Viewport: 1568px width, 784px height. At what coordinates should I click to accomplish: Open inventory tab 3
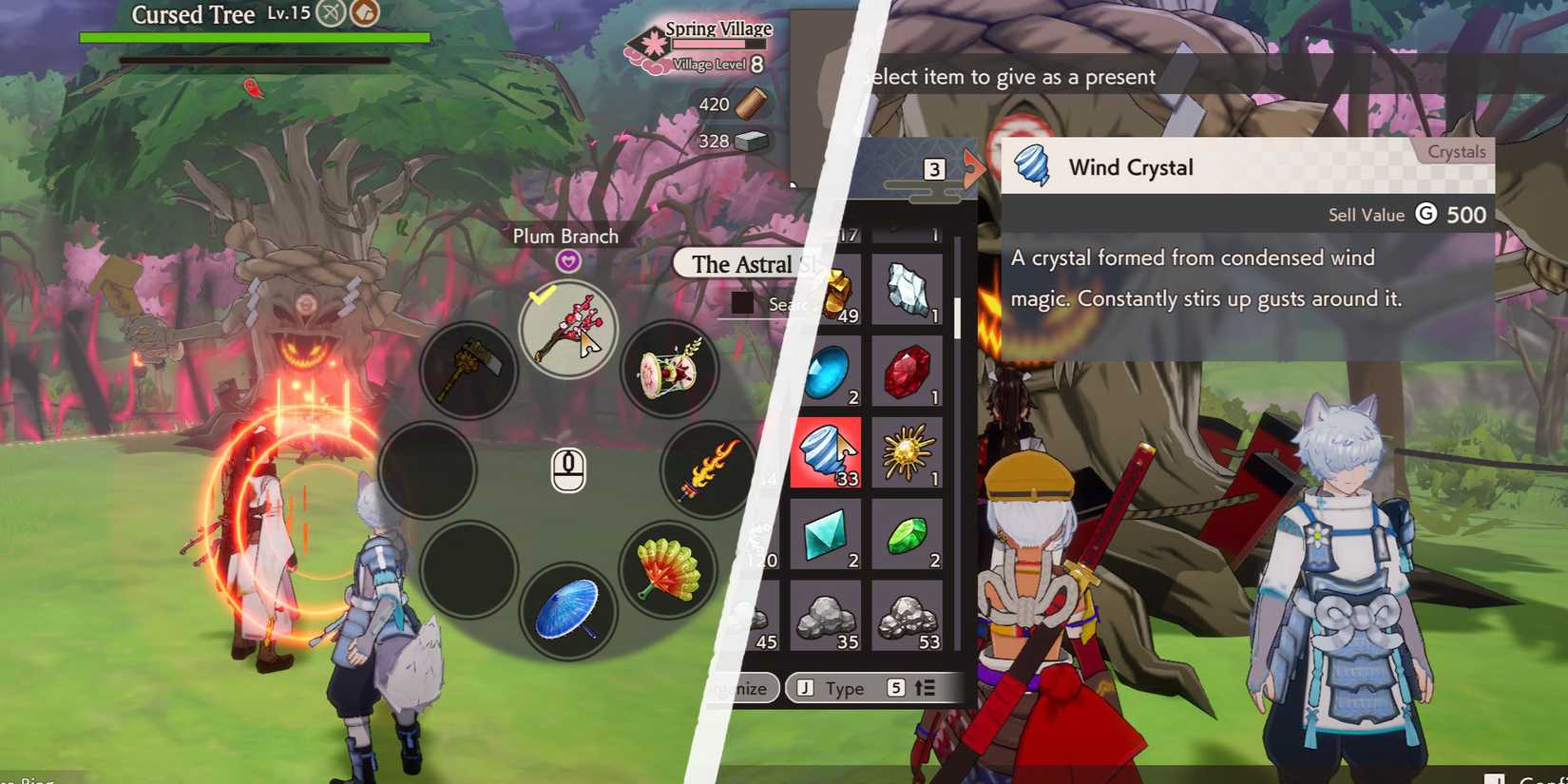935,168
